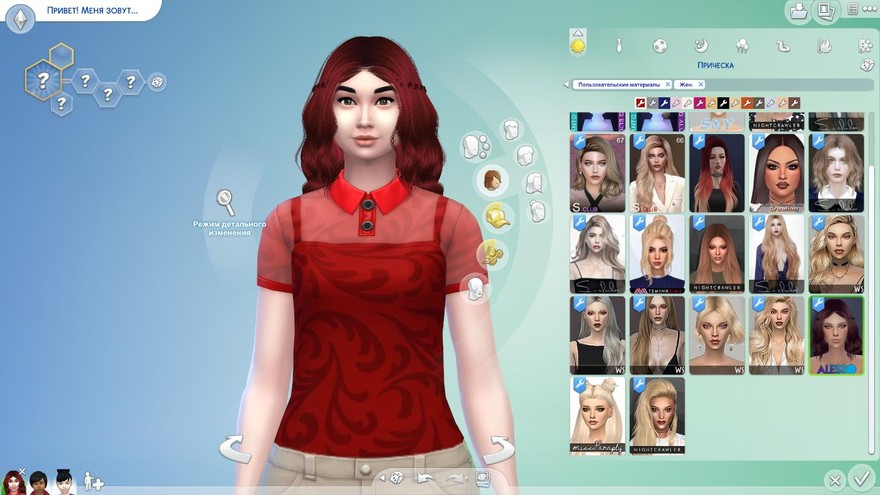This screenshot has width=880, height=495.
Task: Remove the "Пользовательские материалы" filter tag
Action: (x=668, y=85)
